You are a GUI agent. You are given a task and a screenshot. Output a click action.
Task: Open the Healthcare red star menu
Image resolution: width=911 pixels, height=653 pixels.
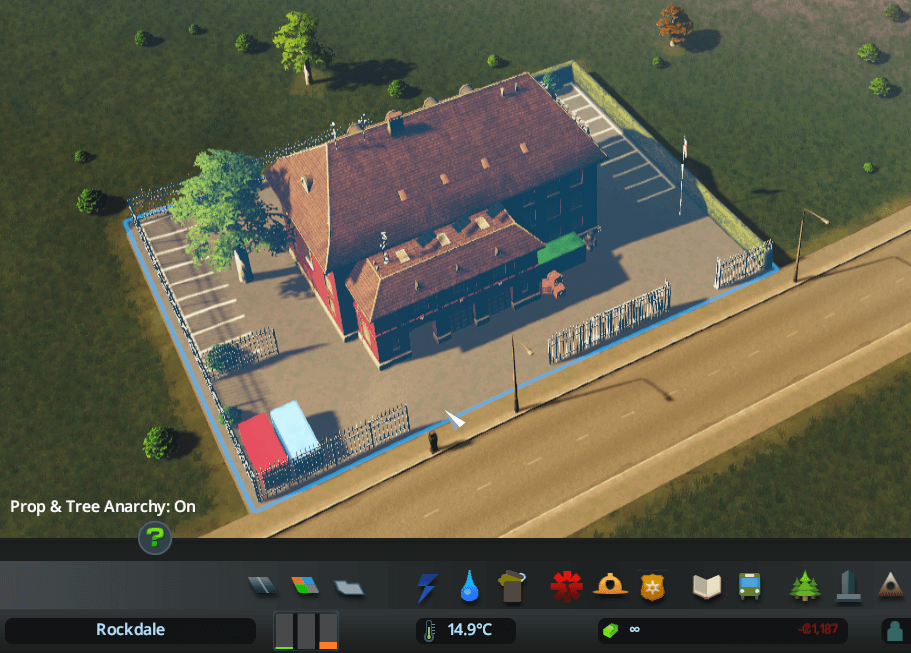pos(566,587)
